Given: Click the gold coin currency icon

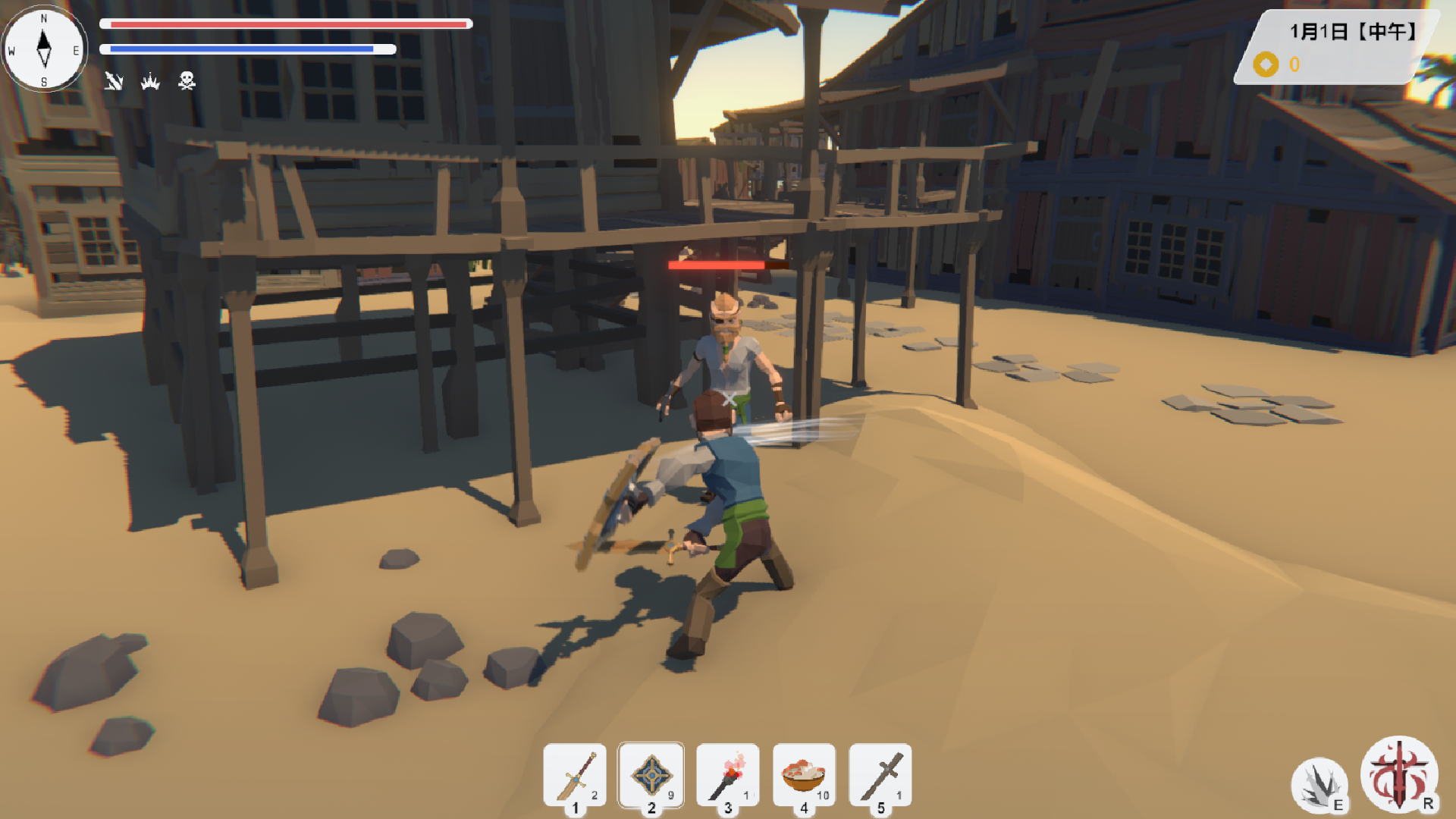Looking at the screenshot, I should pos(1266,64).
